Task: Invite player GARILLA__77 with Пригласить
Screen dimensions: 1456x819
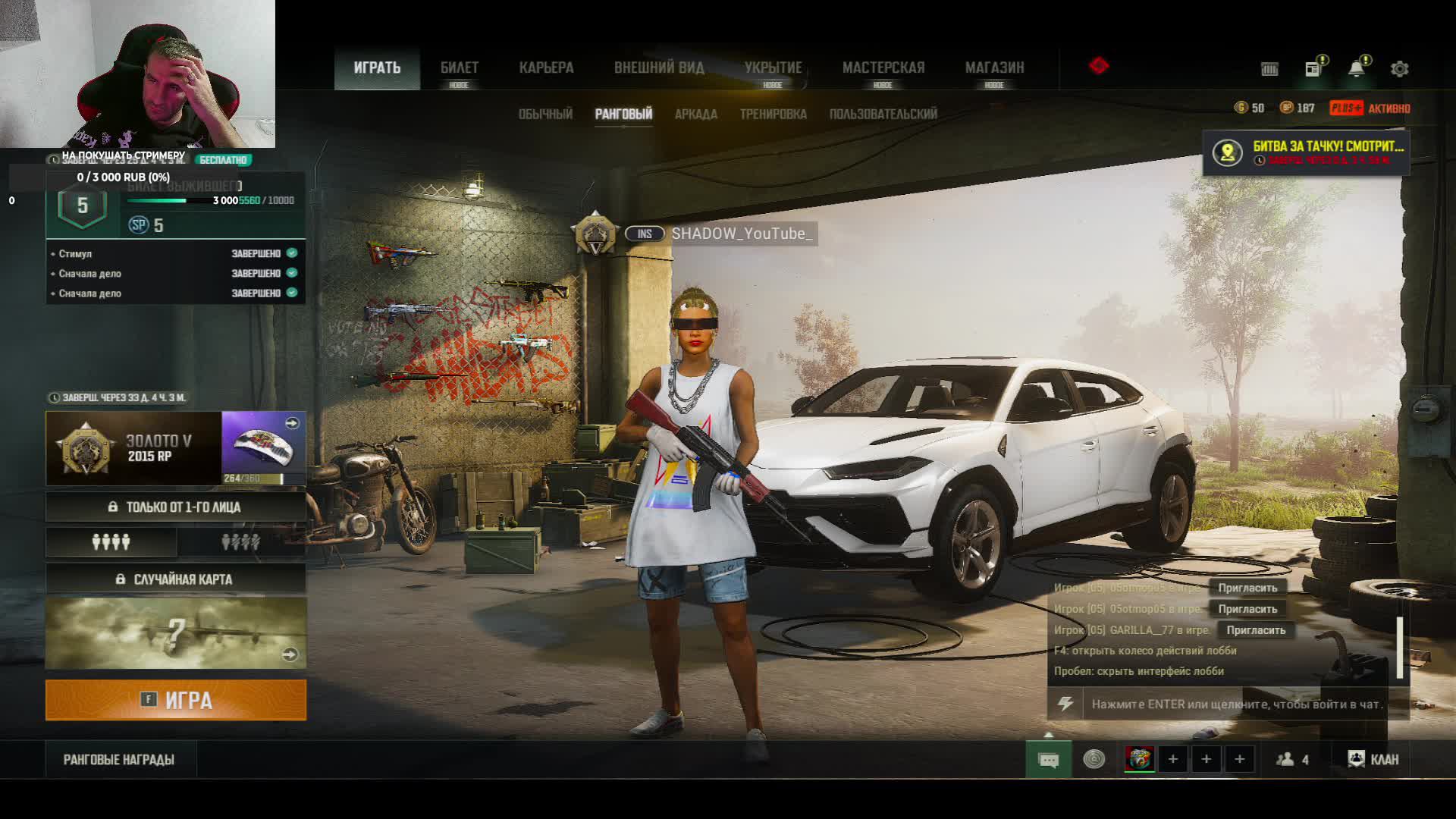Action: tap(1256, 630)
